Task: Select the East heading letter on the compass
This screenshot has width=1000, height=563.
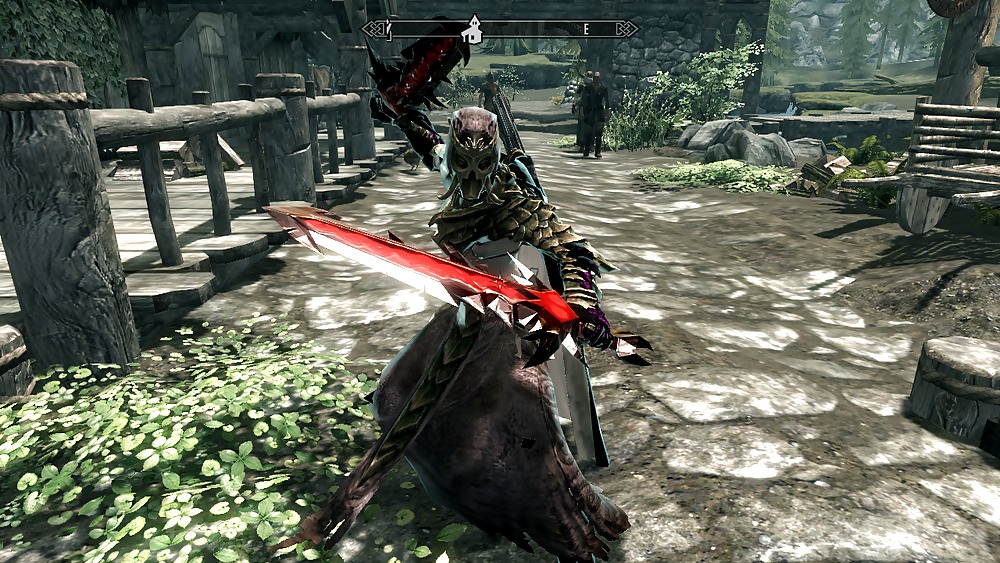Action: [x=586, y=29]
